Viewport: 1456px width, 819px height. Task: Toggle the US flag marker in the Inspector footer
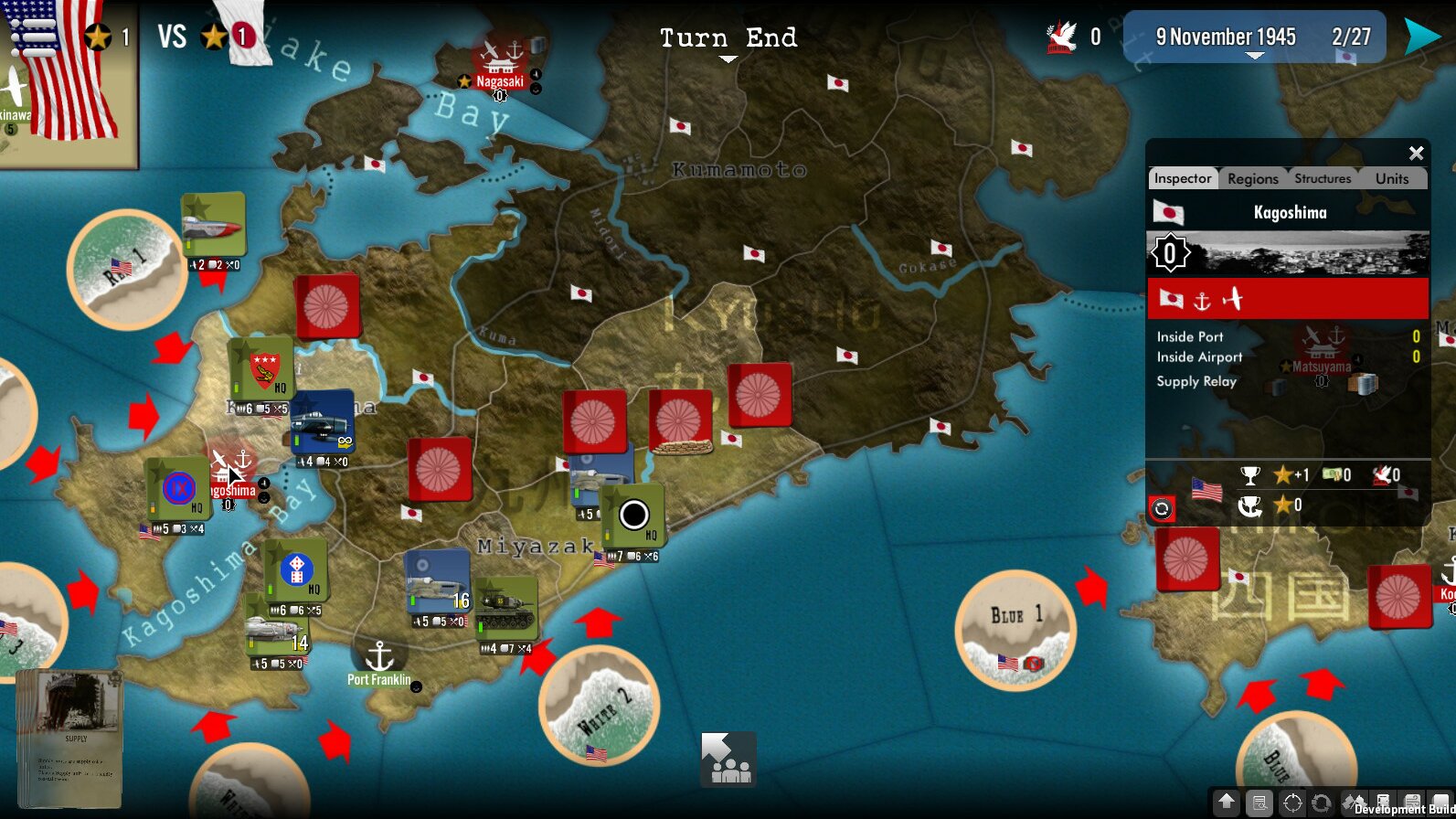pyautogui.click(x=1208, y=491)
